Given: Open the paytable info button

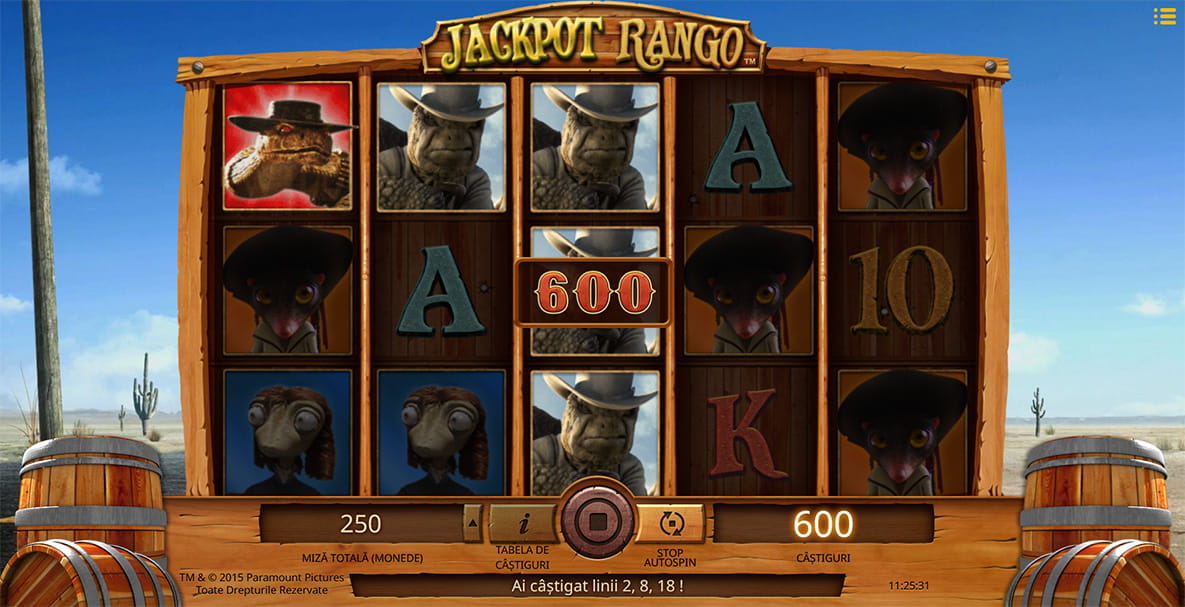Looking at the screenshot, I should coord(521,523).
